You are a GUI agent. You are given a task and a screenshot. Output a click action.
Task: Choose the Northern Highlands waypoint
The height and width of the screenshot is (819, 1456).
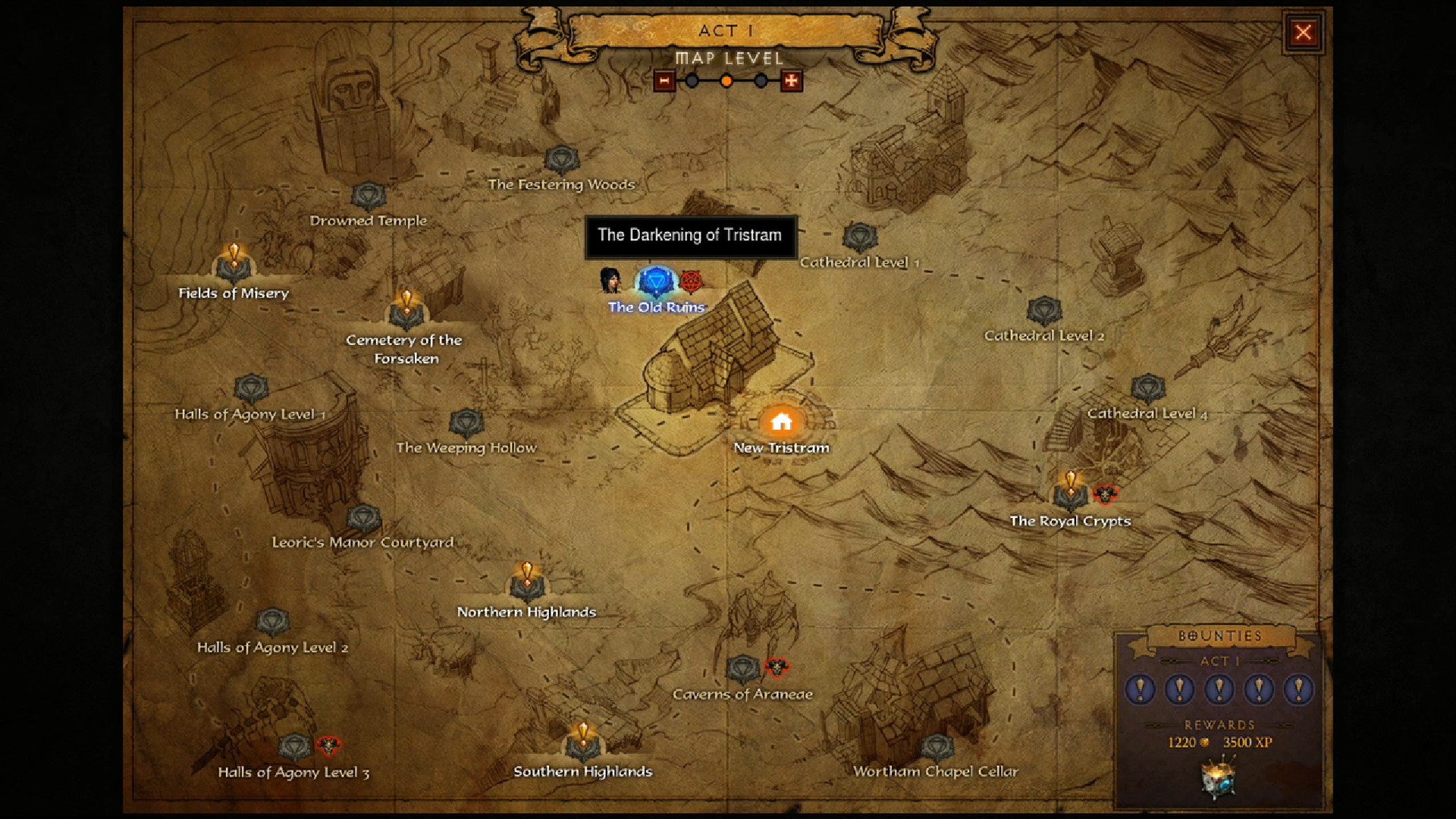pyautogui.click(x=527, y=584)
